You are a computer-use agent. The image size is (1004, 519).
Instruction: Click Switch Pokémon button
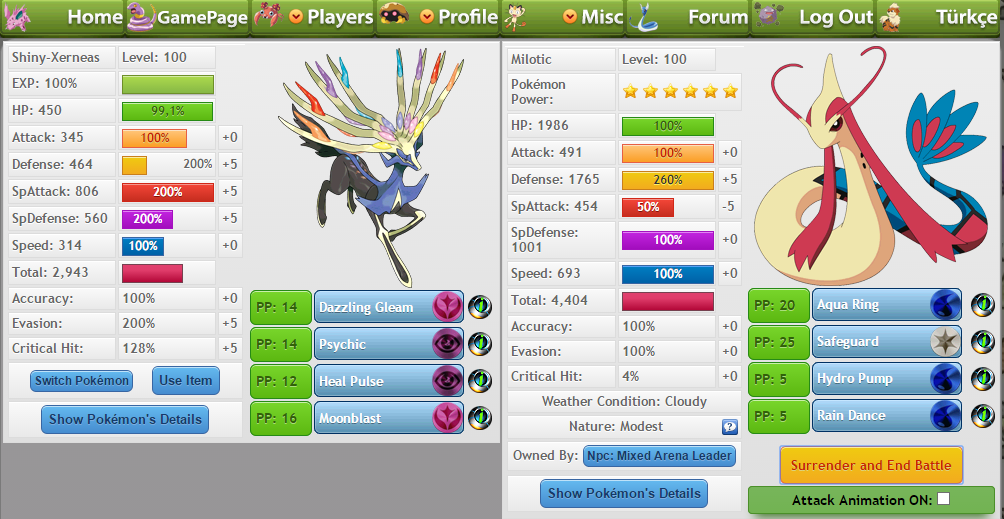[81, 380]
